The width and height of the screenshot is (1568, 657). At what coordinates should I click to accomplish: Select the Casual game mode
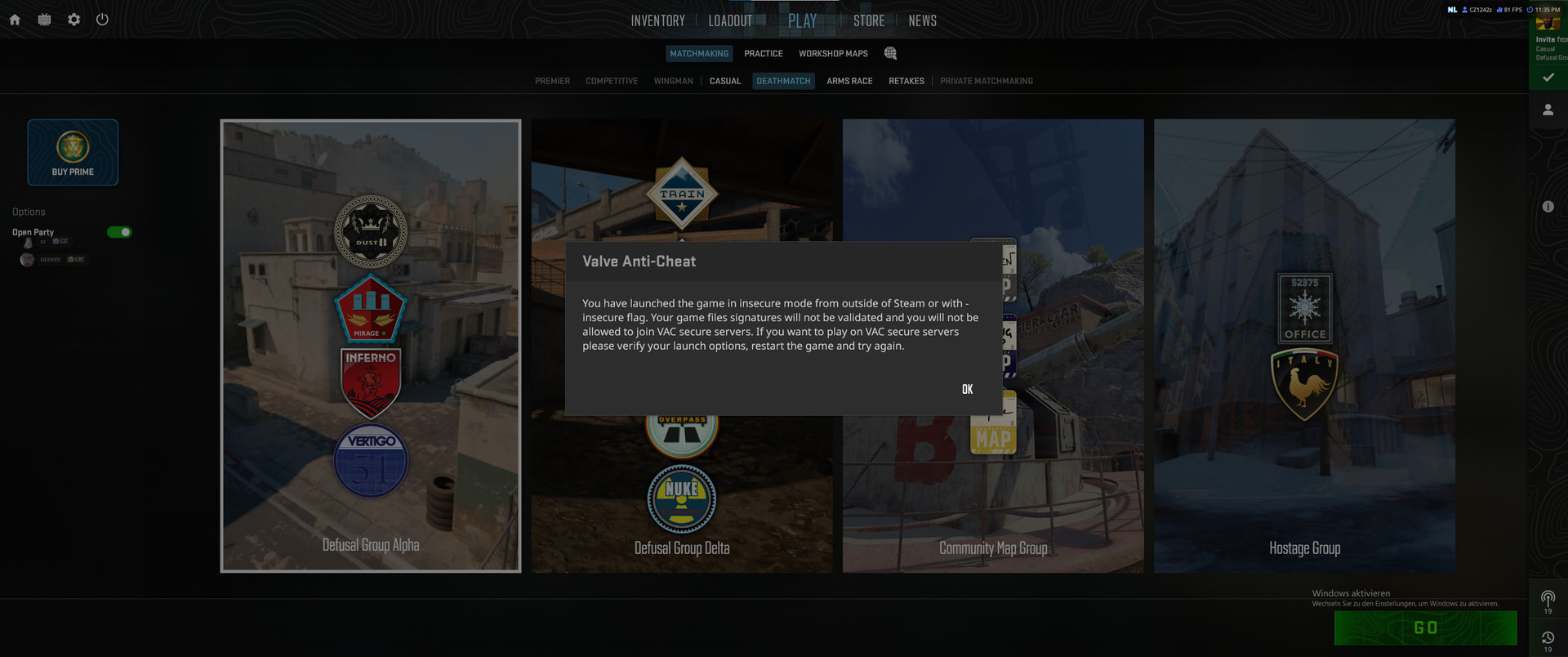coord(725,81)
